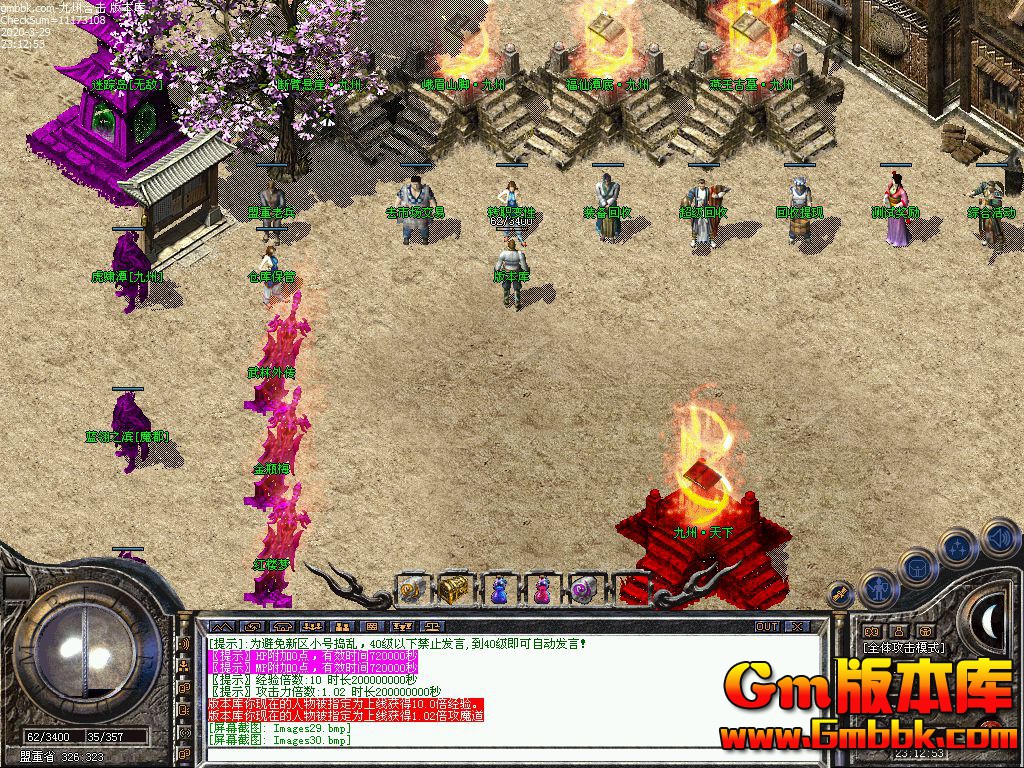
Task: Click the small crossed-tools round button
Action: coord(841,595)
